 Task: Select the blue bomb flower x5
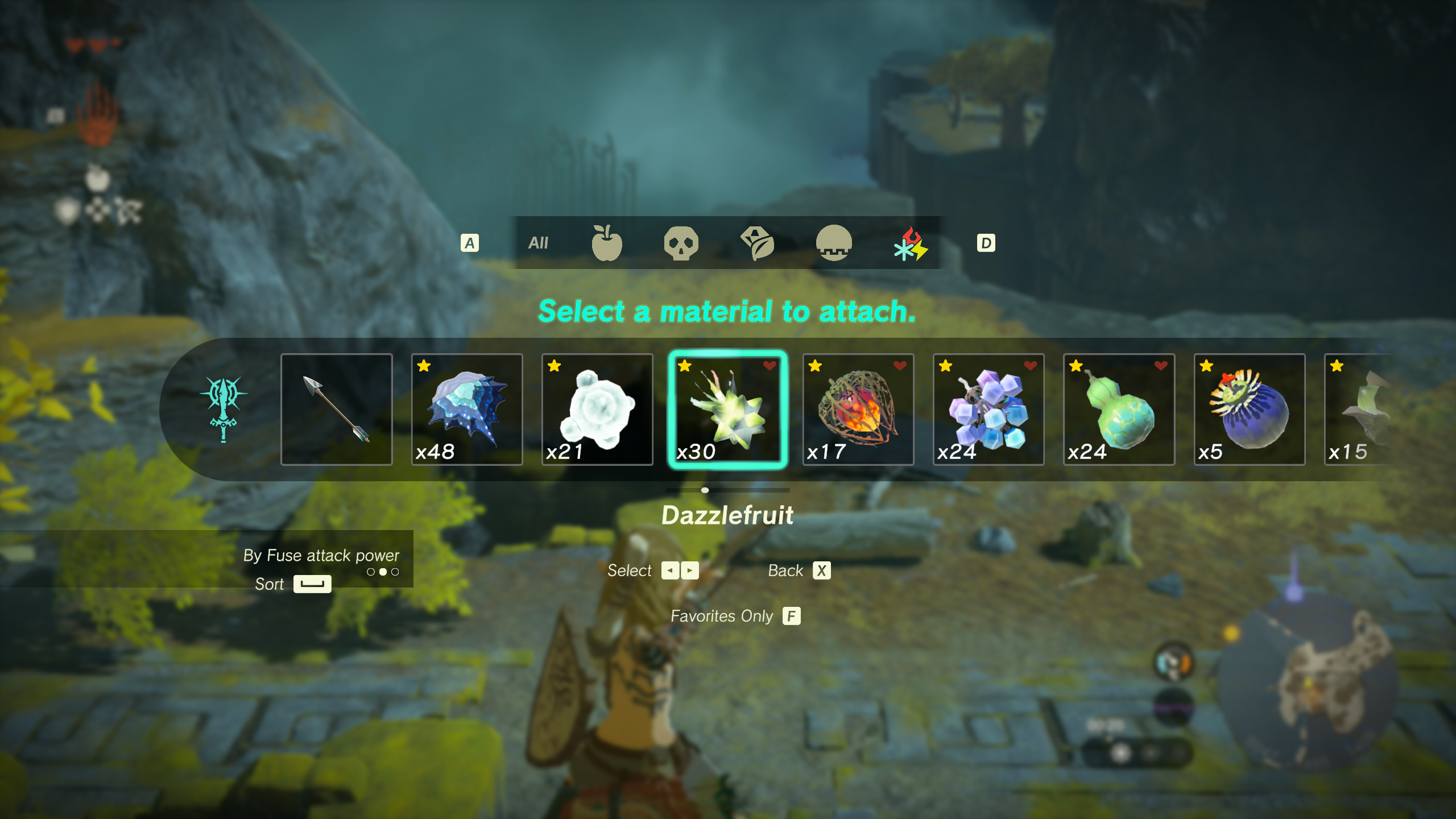(x=1249, y=409)
